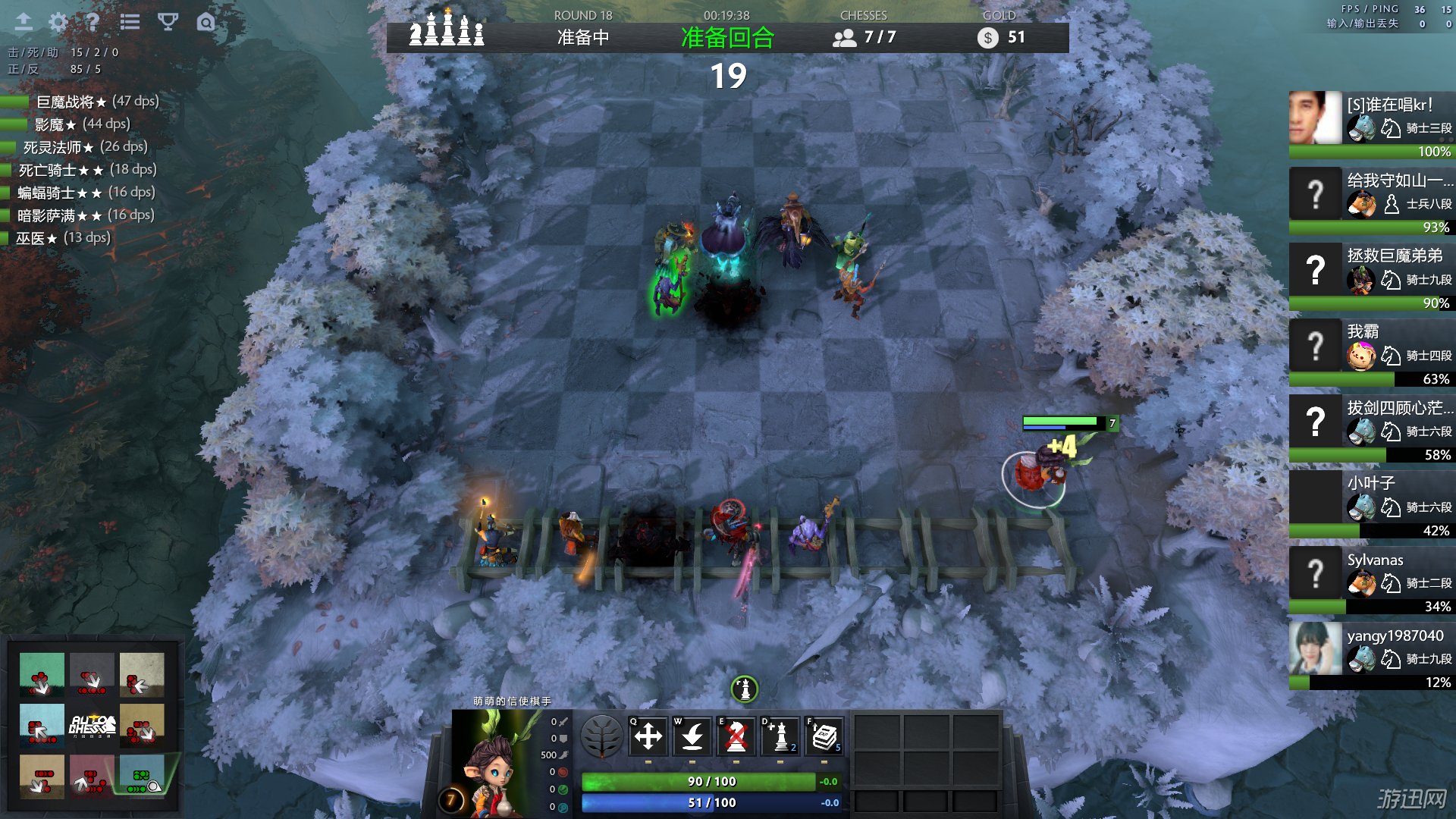Toggle the list panel icon top left
Viewport: 1456px width, 819px height.
[x=129, y=22]
